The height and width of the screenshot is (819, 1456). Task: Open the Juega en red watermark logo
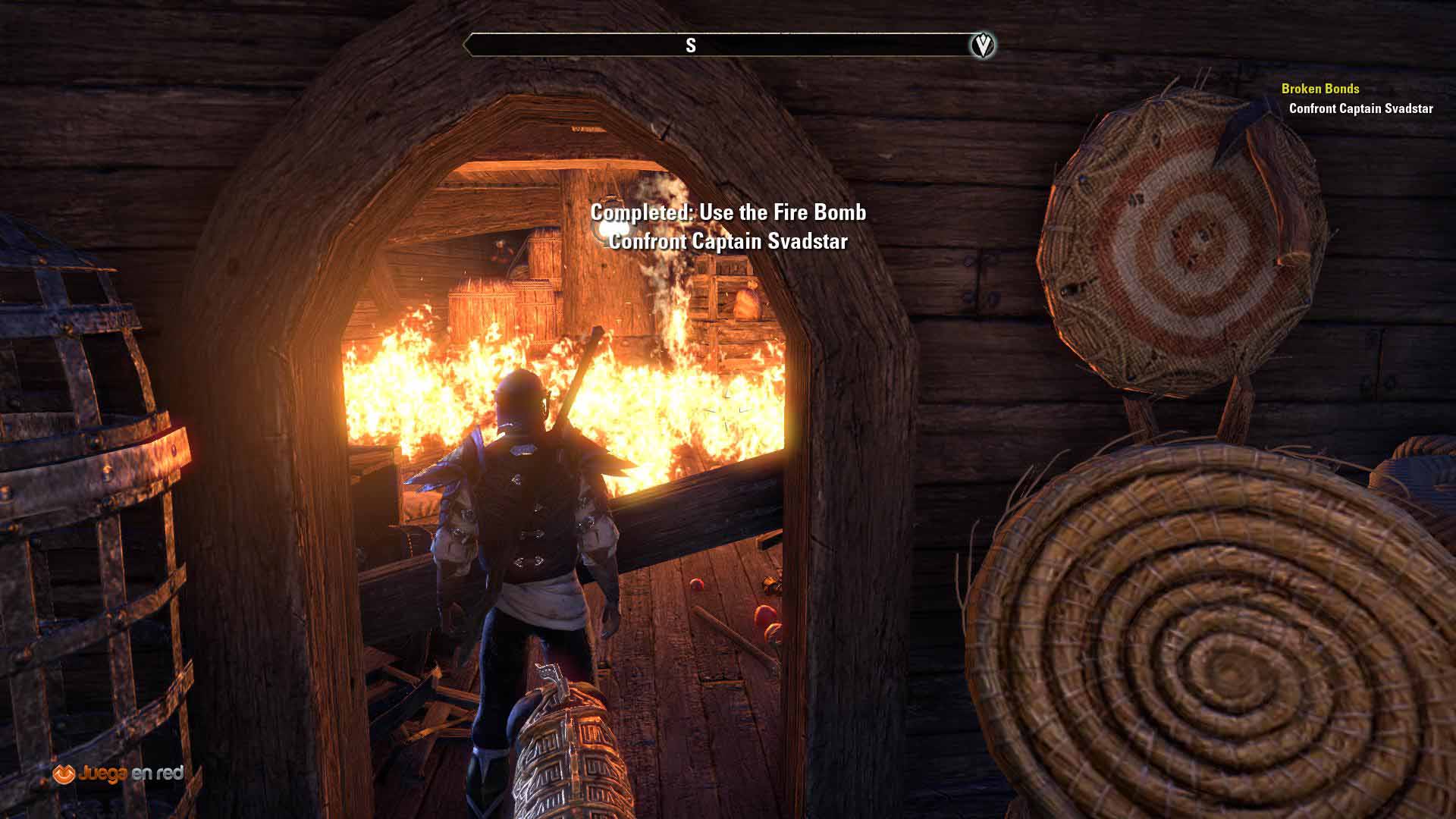coord(118,773)
